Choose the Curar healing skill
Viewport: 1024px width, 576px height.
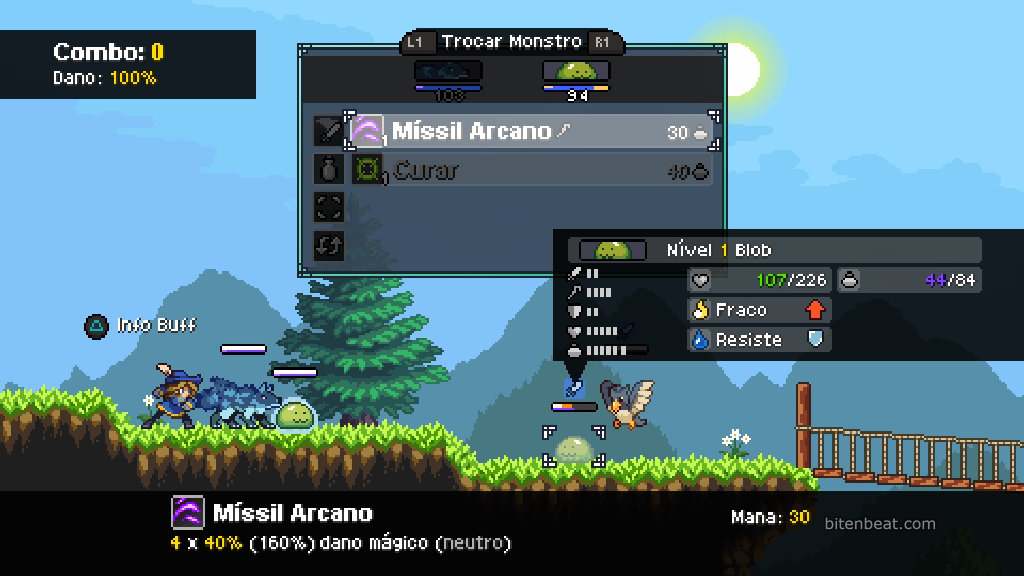coord(530,171)
